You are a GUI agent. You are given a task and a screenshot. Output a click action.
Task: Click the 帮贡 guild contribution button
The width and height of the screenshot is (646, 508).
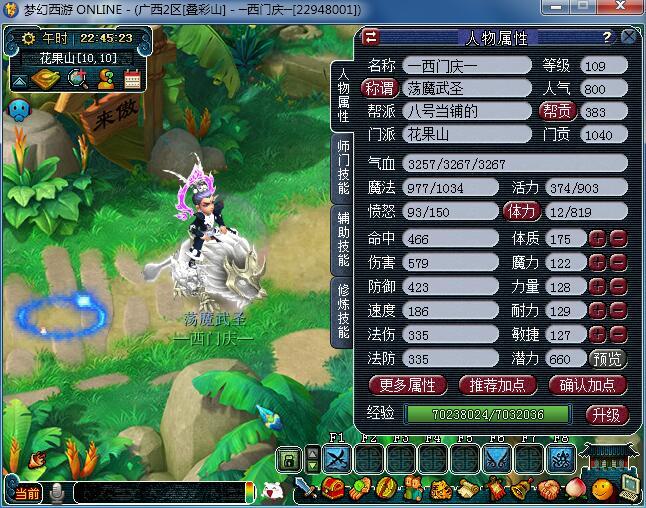point(556,112)
